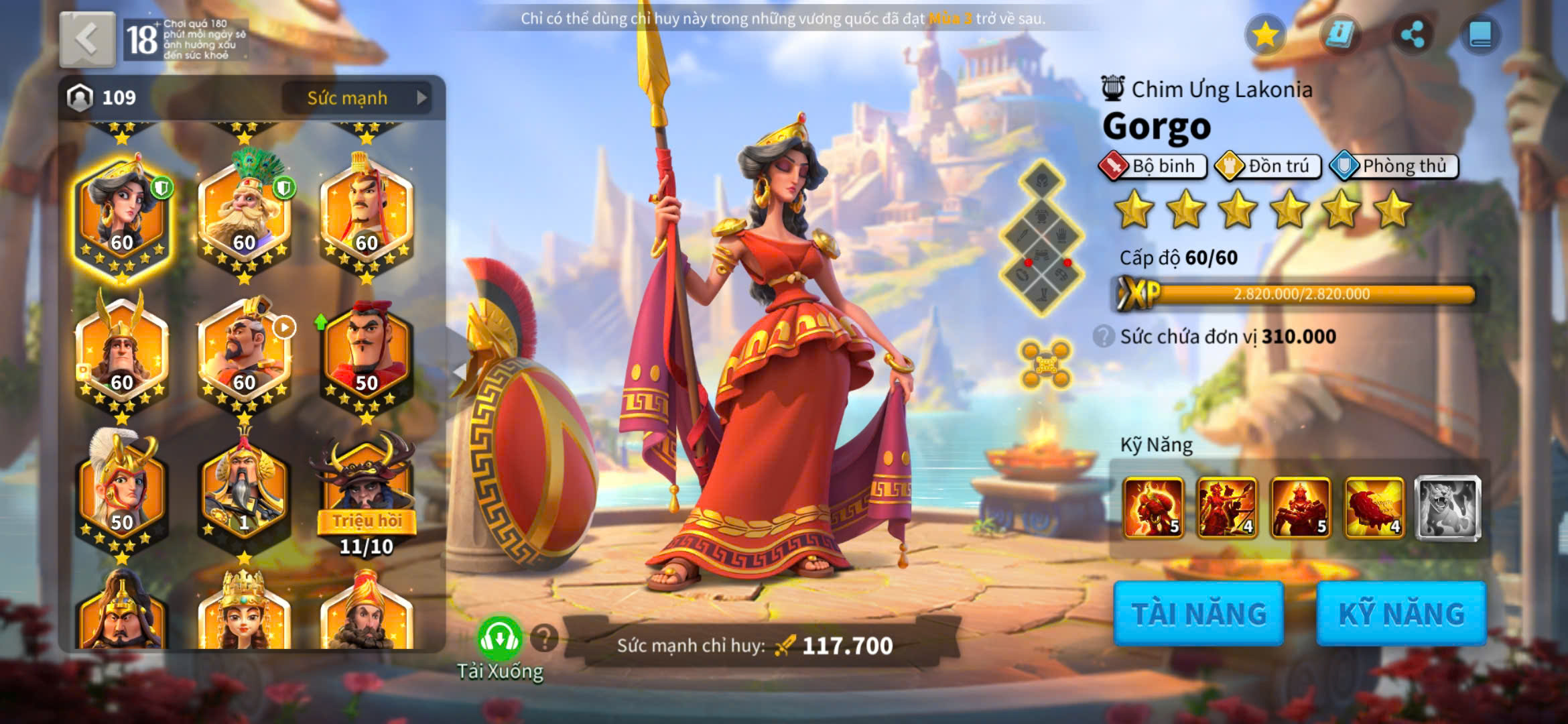
Task: Open the TÀI NĂNG talents screen
Action: coord(1198,613)
